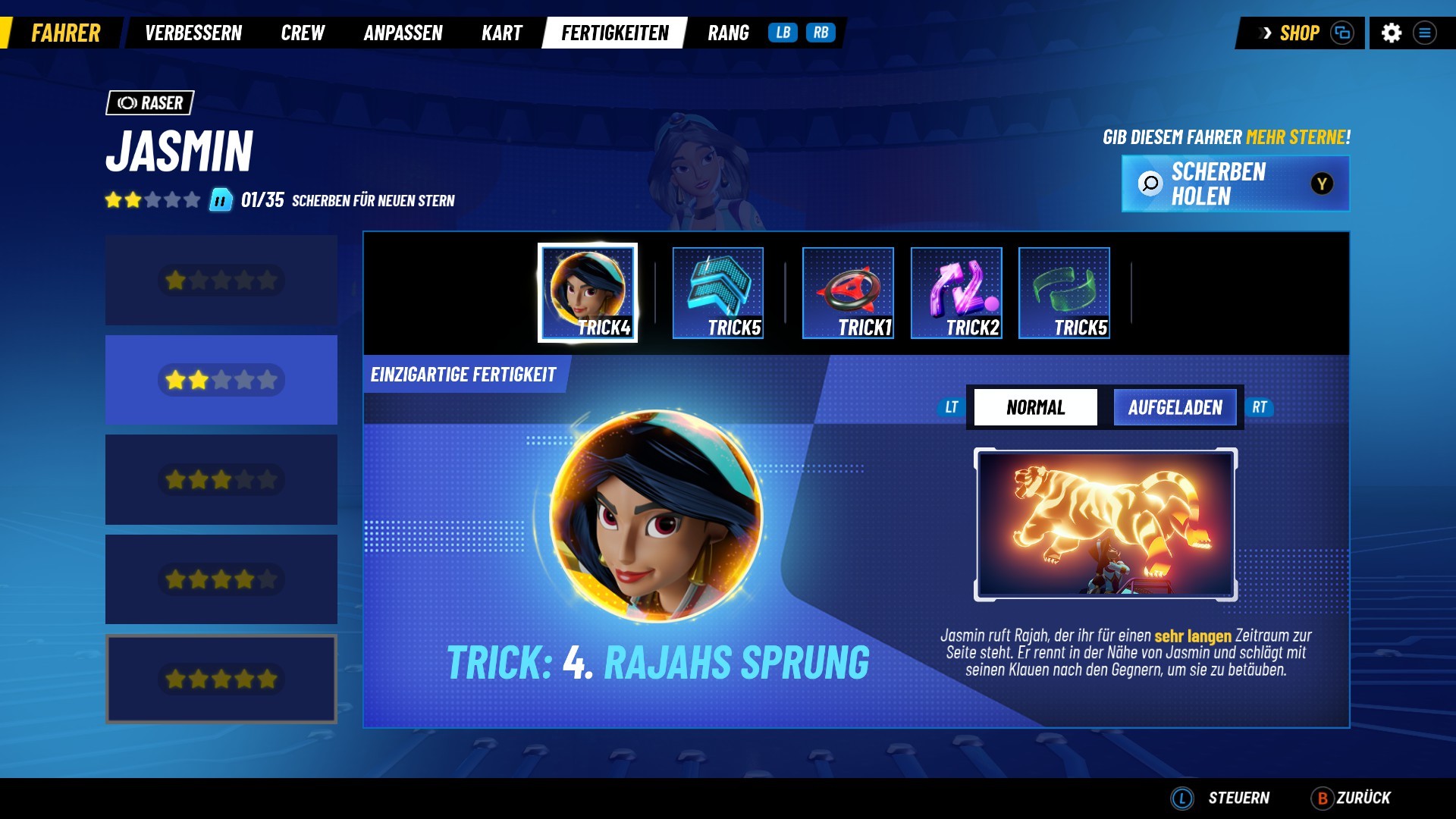Open the three-star skill tier entry

(x=221, y=479)
